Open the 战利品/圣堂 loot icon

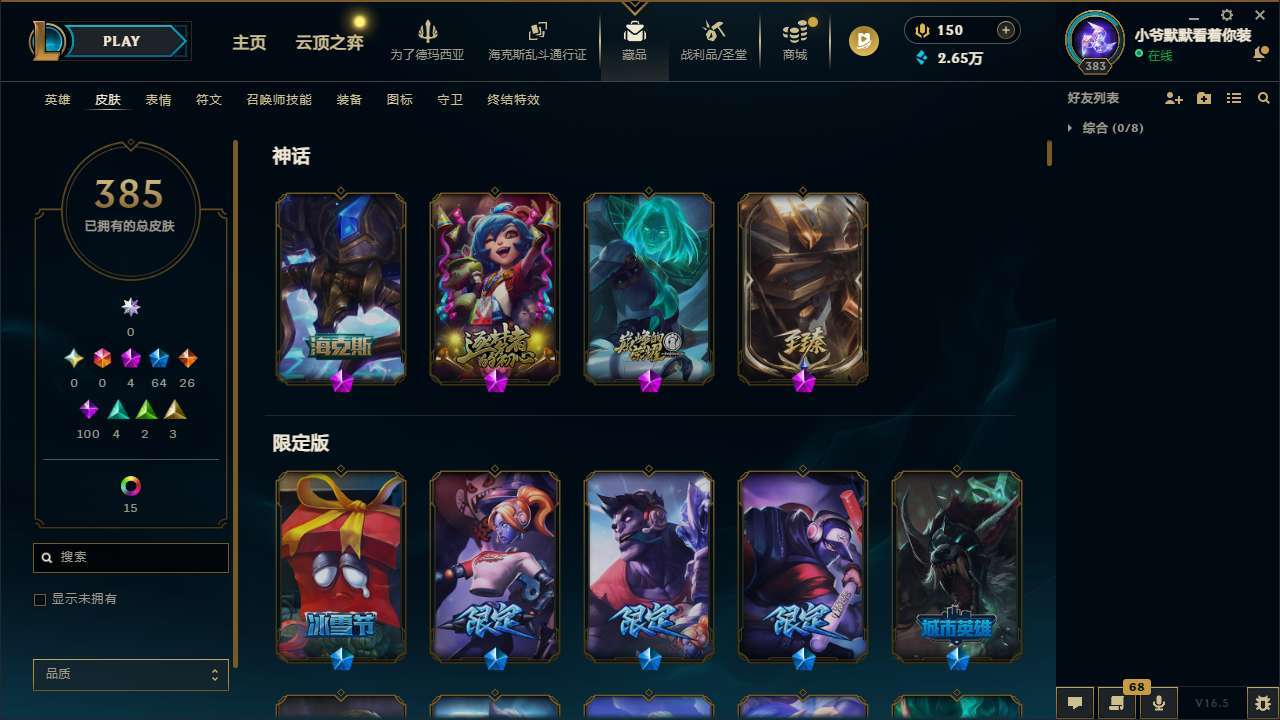[x=713, y=38]
